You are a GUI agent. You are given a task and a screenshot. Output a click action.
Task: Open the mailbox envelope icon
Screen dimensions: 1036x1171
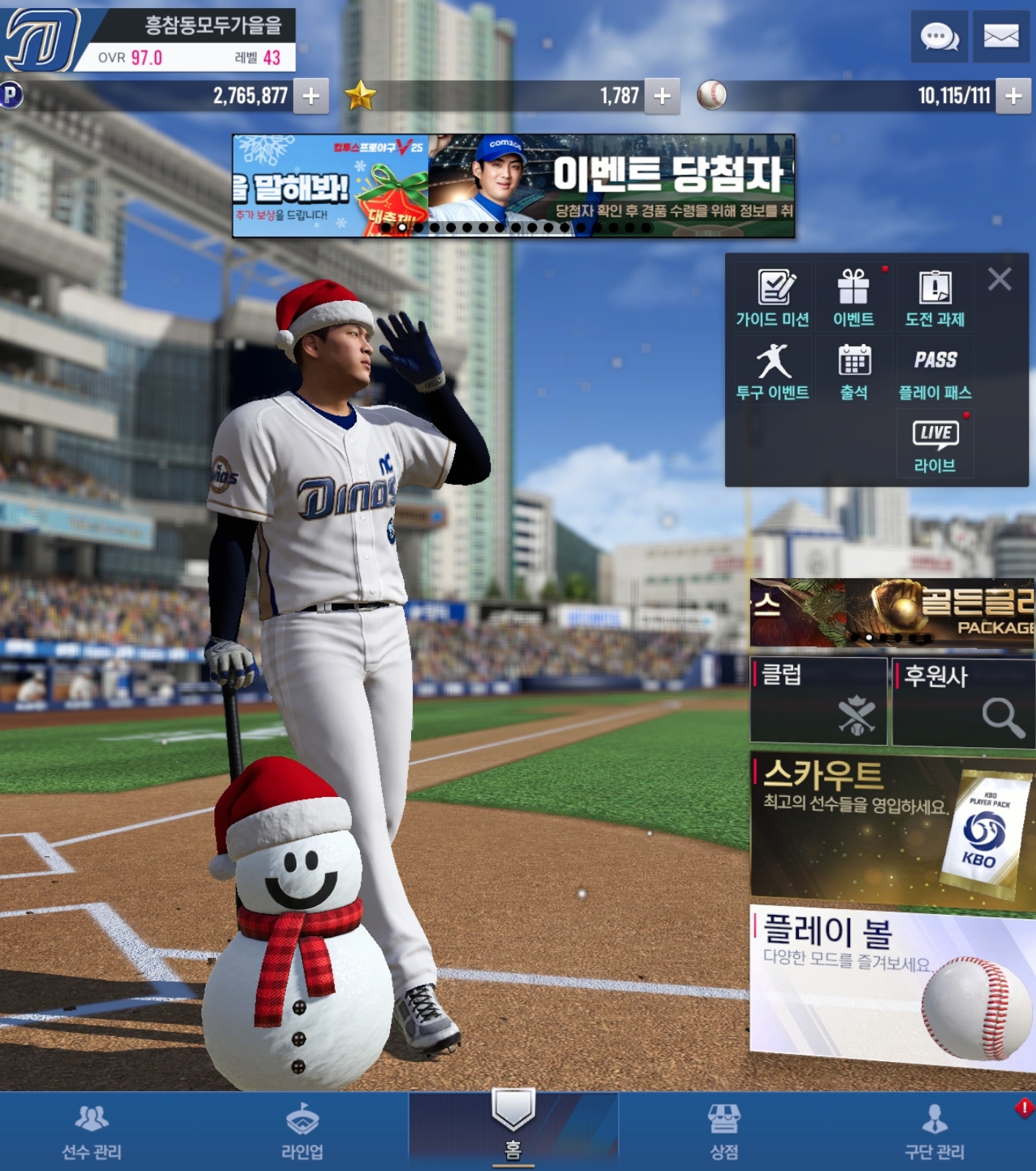(1001, 36)
